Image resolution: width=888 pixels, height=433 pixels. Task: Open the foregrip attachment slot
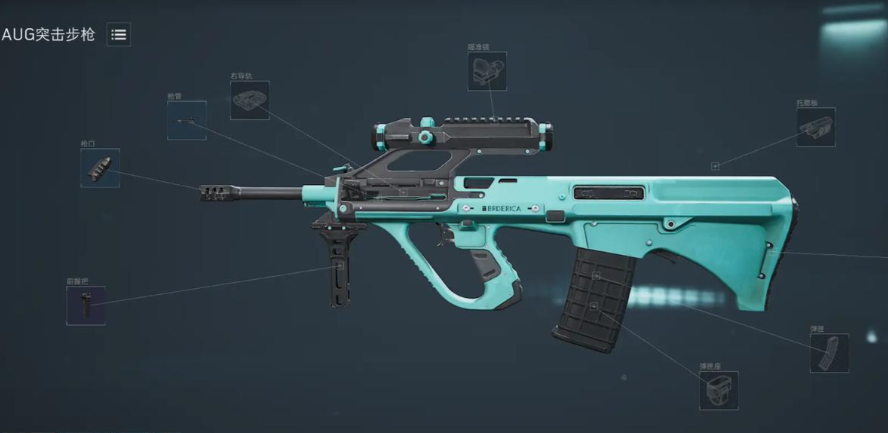pos(86,305)
